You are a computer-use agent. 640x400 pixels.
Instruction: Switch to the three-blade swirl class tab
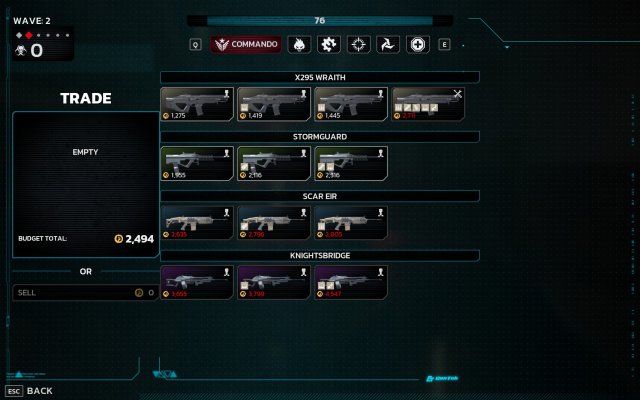[386, 44]
